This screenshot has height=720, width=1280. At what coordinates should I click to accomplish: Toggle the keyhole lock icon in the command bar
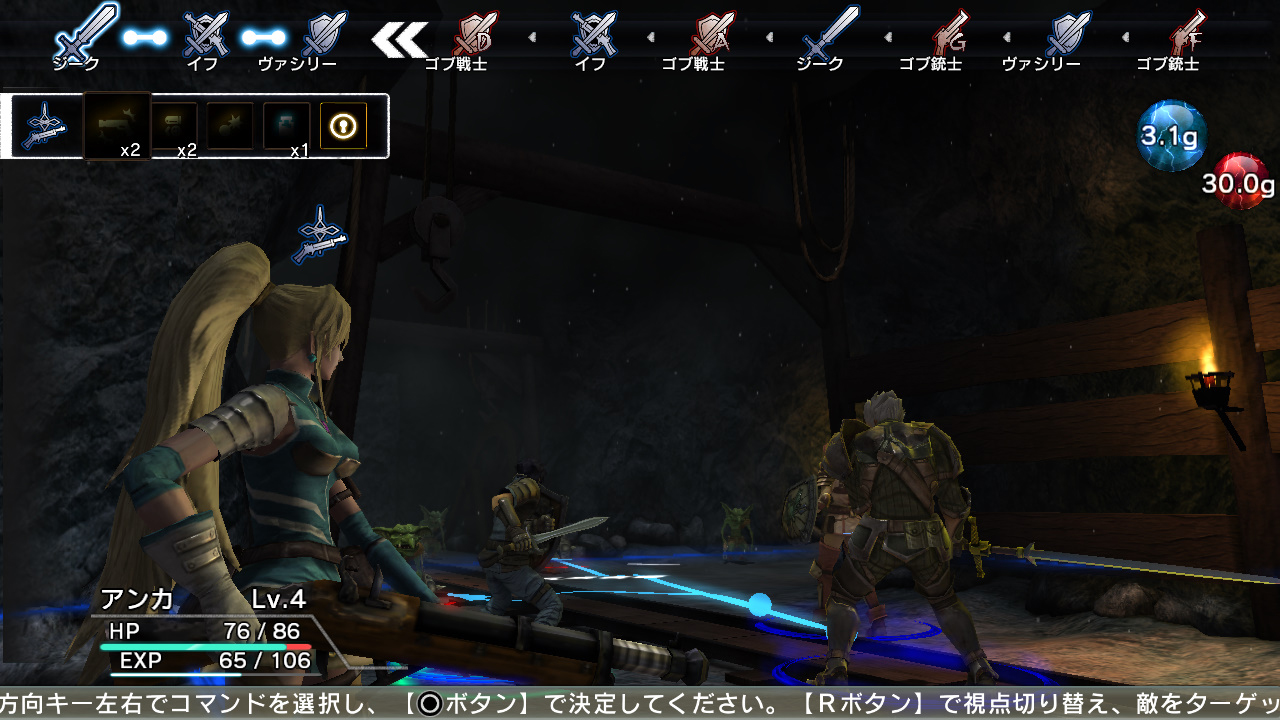pyautogui.click(x=344, y=124)
